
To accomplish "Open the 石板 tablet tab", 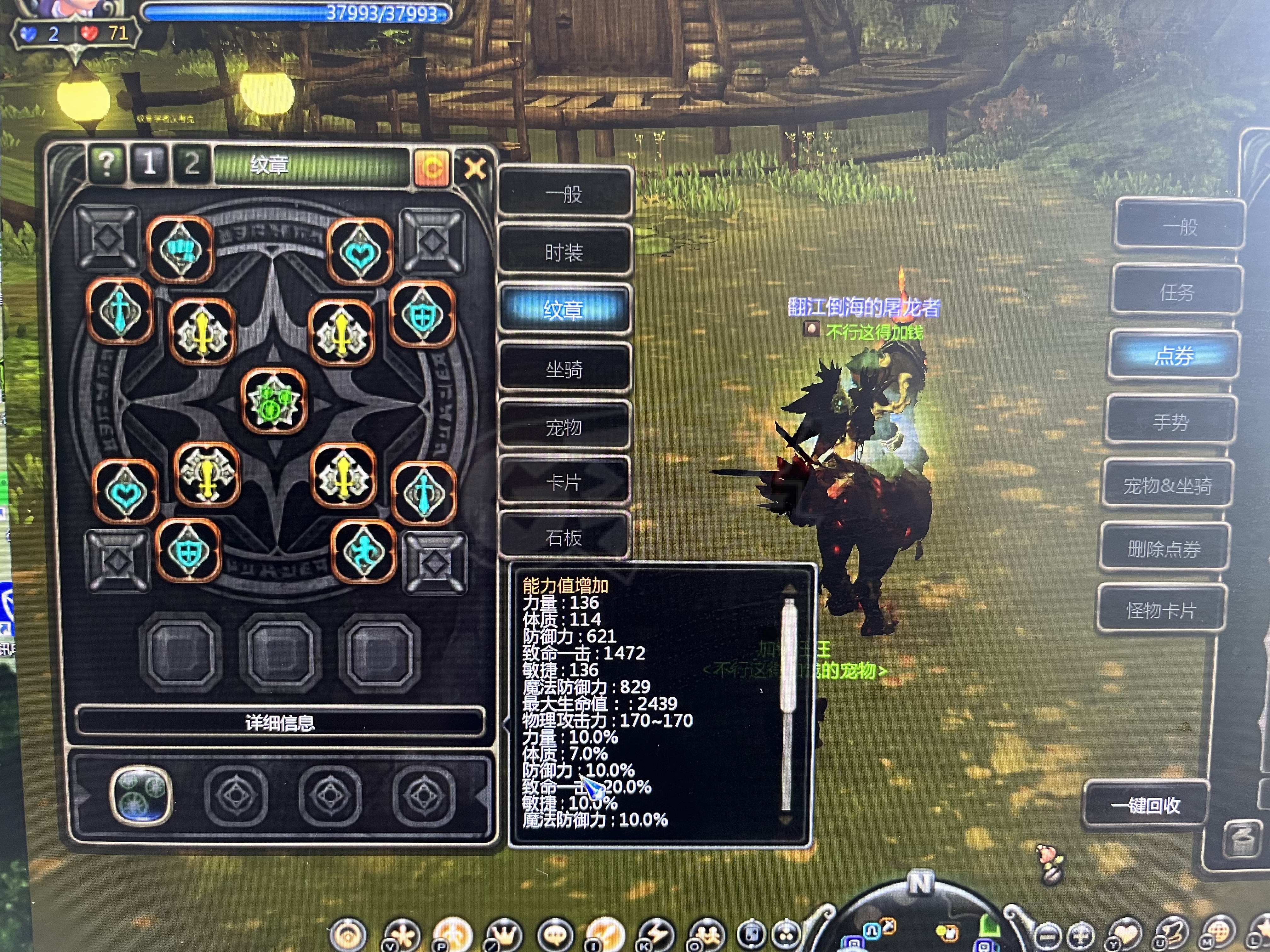I will tap(564, 538).
